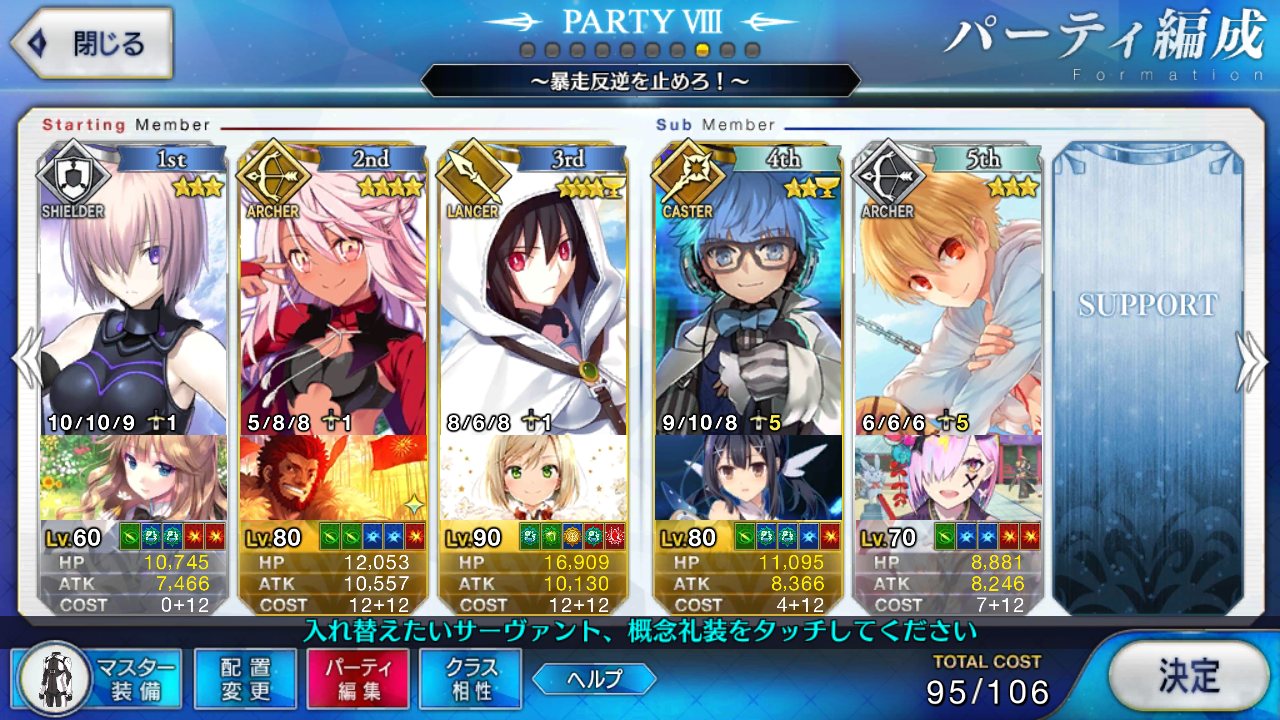1280x720 pixels.
Task: Replace the Caster's dark-haired girl craft essence
Action: 748,477
